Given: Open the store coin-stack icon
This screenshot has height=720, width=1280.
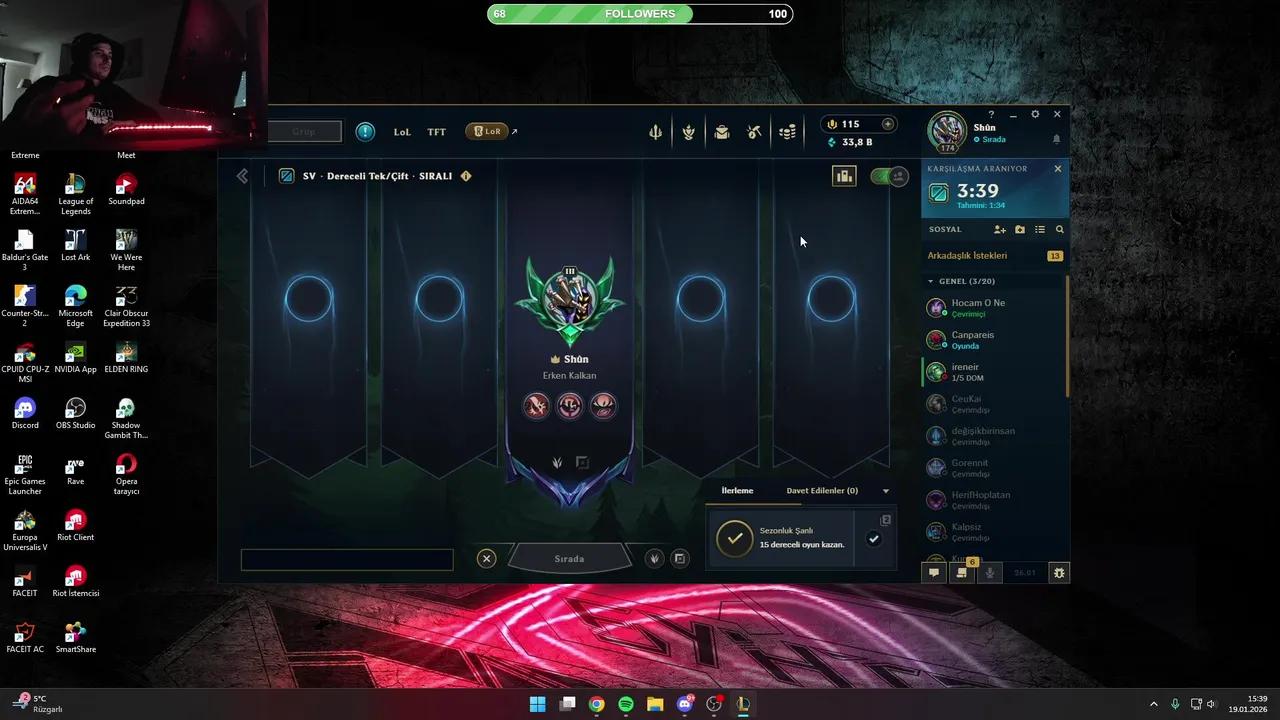Looking at the screenshot, I should click(788, 131).
